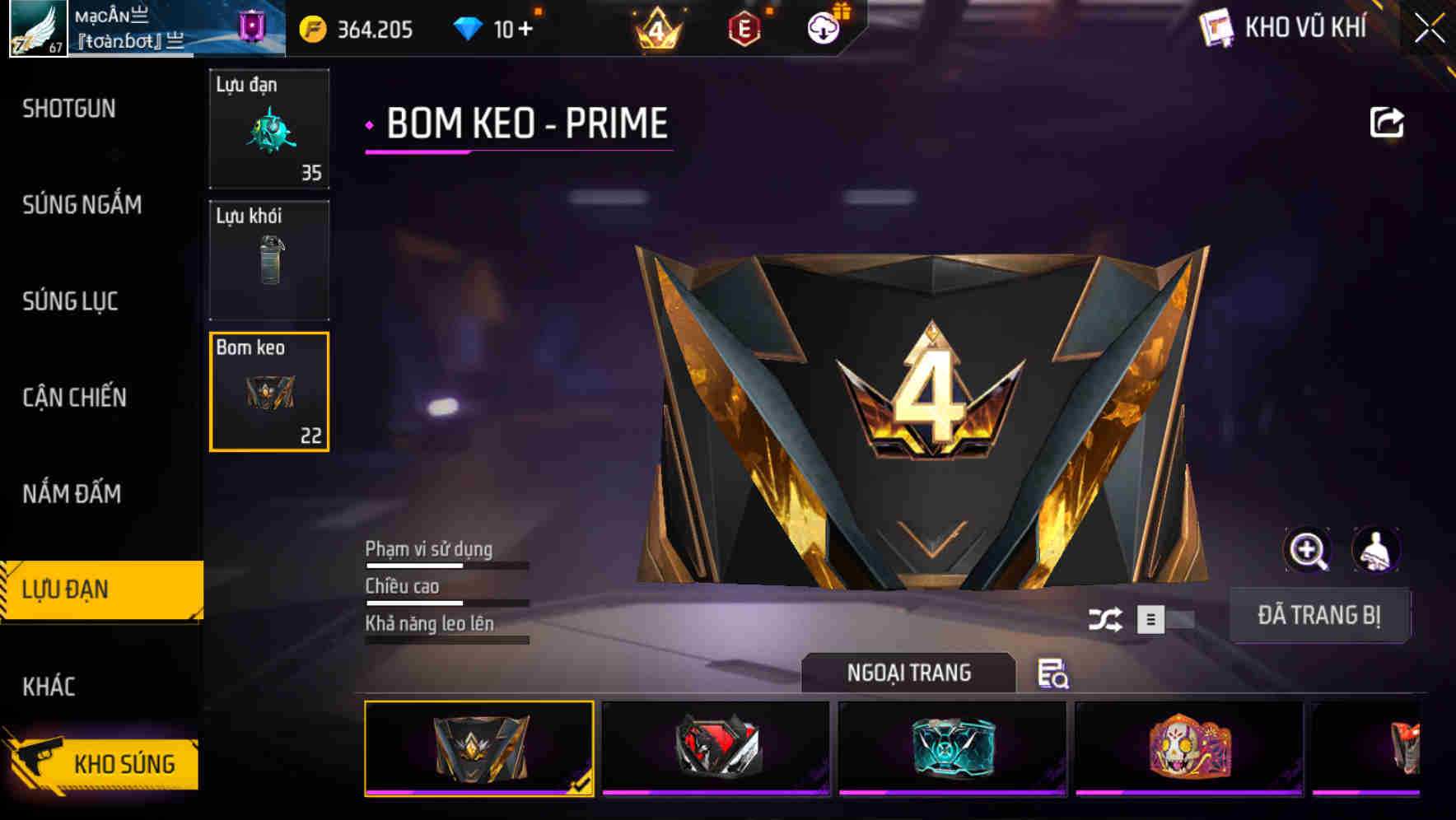Click the gold crown level 4 icon

658,27
